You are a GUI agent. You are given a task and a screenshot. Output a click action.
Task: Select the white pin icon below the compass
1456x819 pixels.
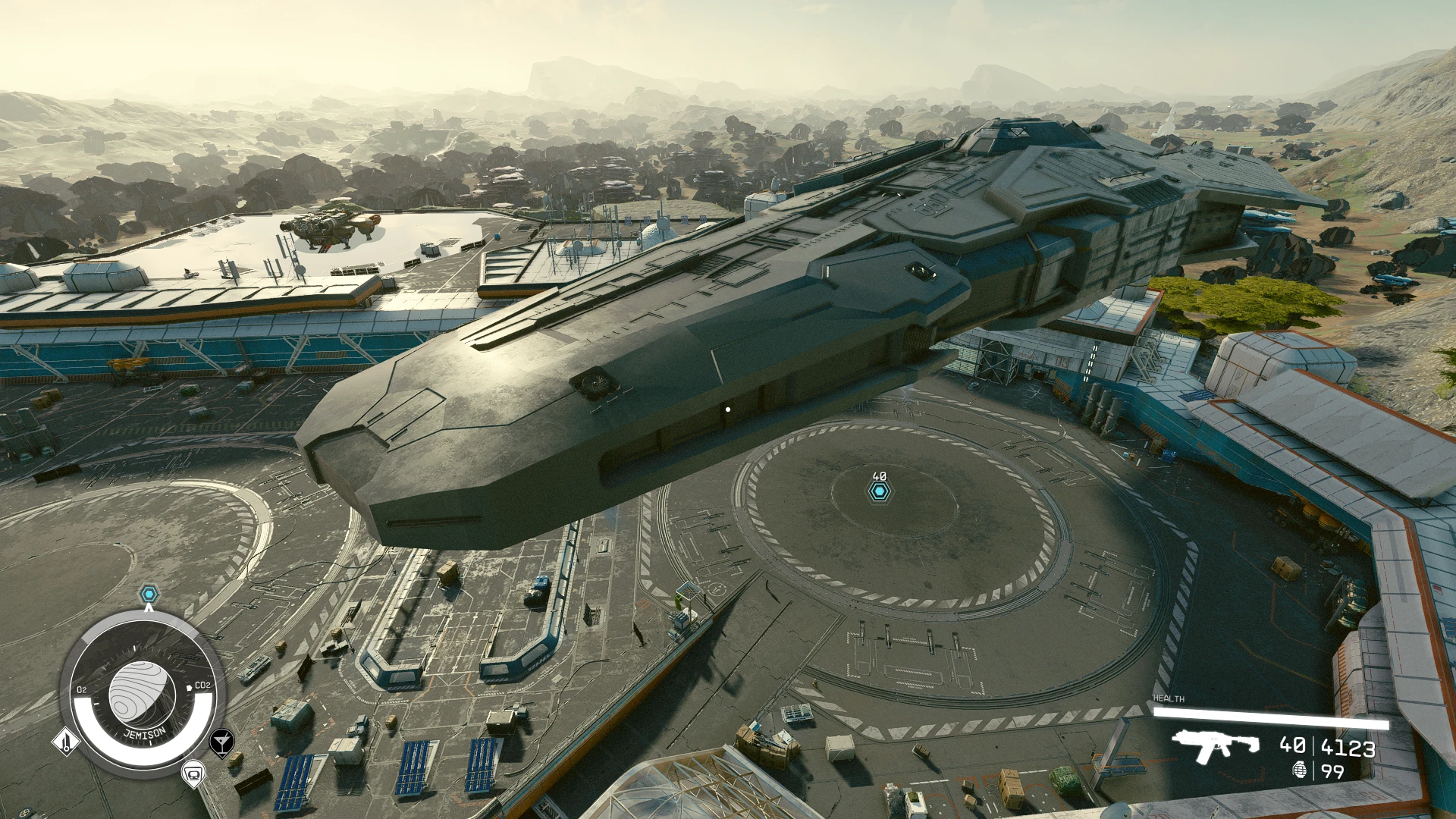click(194, 773)
